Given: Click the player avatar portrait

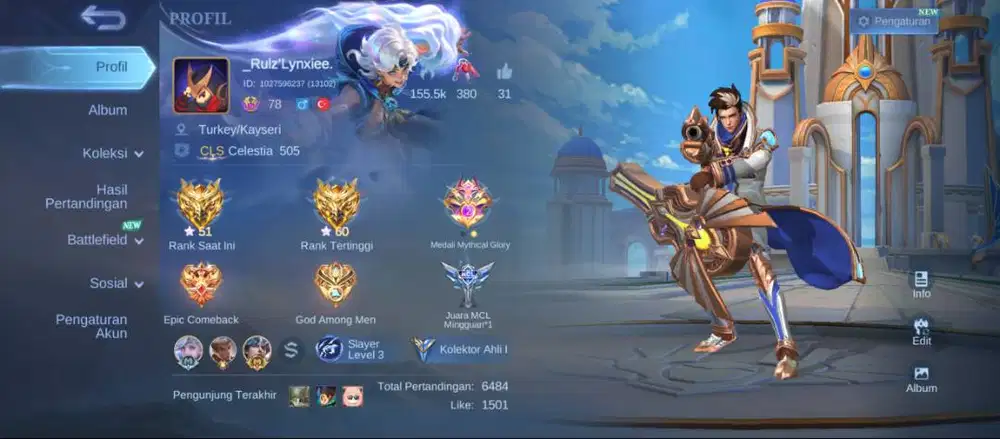Looking at the screenshot, I should 200,85.
